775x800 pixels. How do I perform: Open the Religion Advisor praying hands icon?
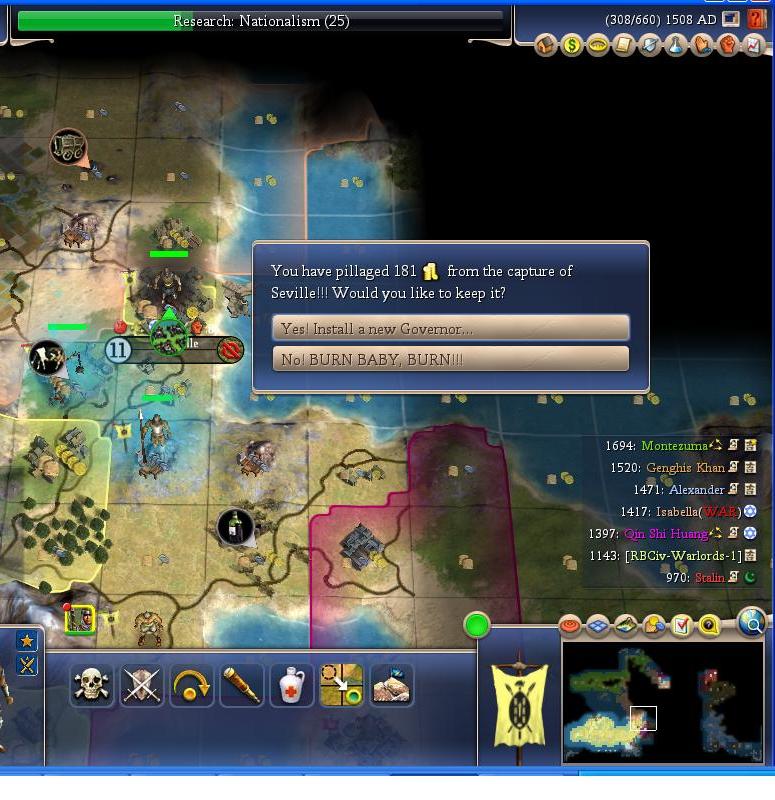coord(702,45)
